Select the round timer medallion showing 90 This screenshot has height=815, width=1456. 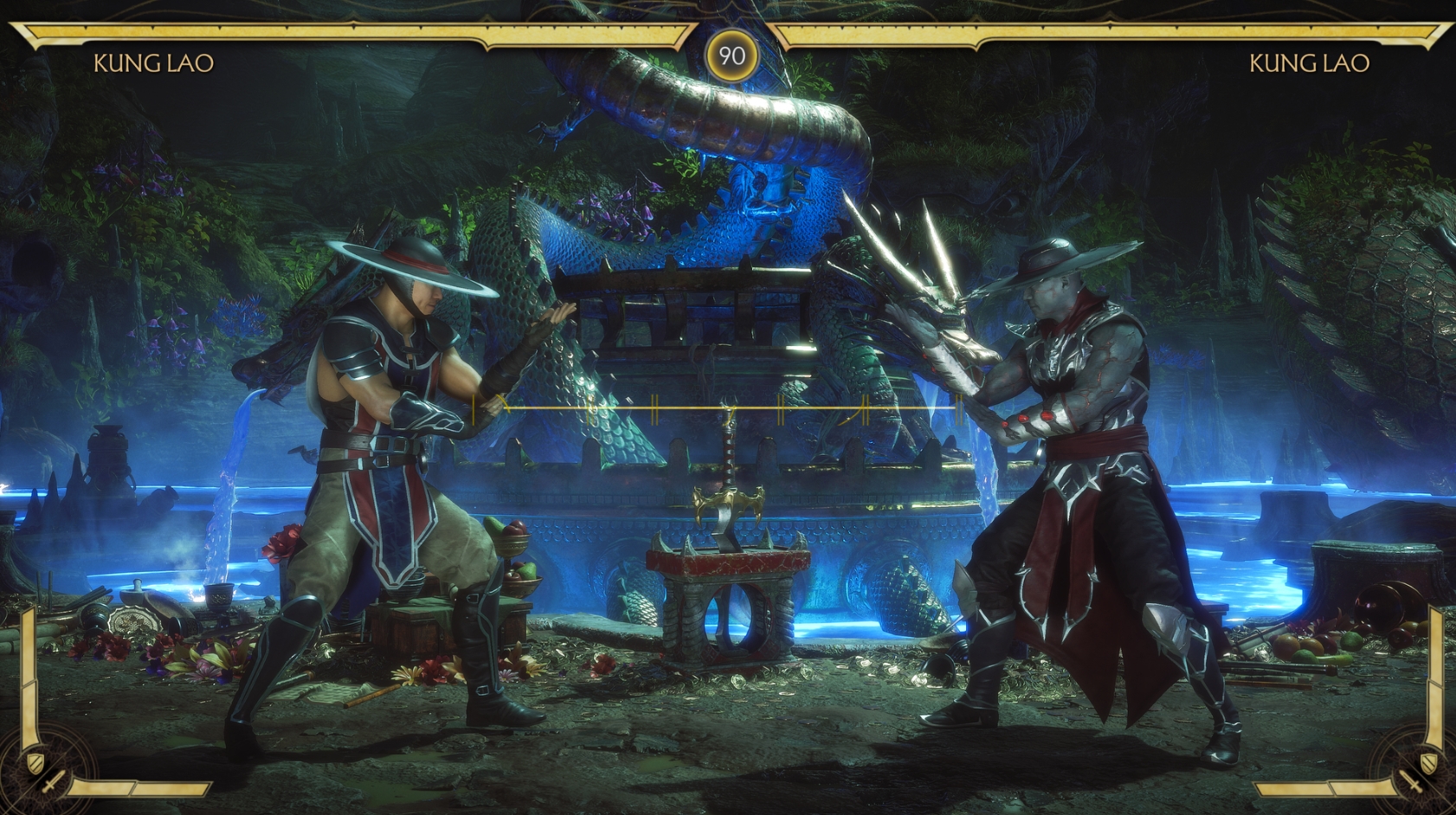(731, 55)
